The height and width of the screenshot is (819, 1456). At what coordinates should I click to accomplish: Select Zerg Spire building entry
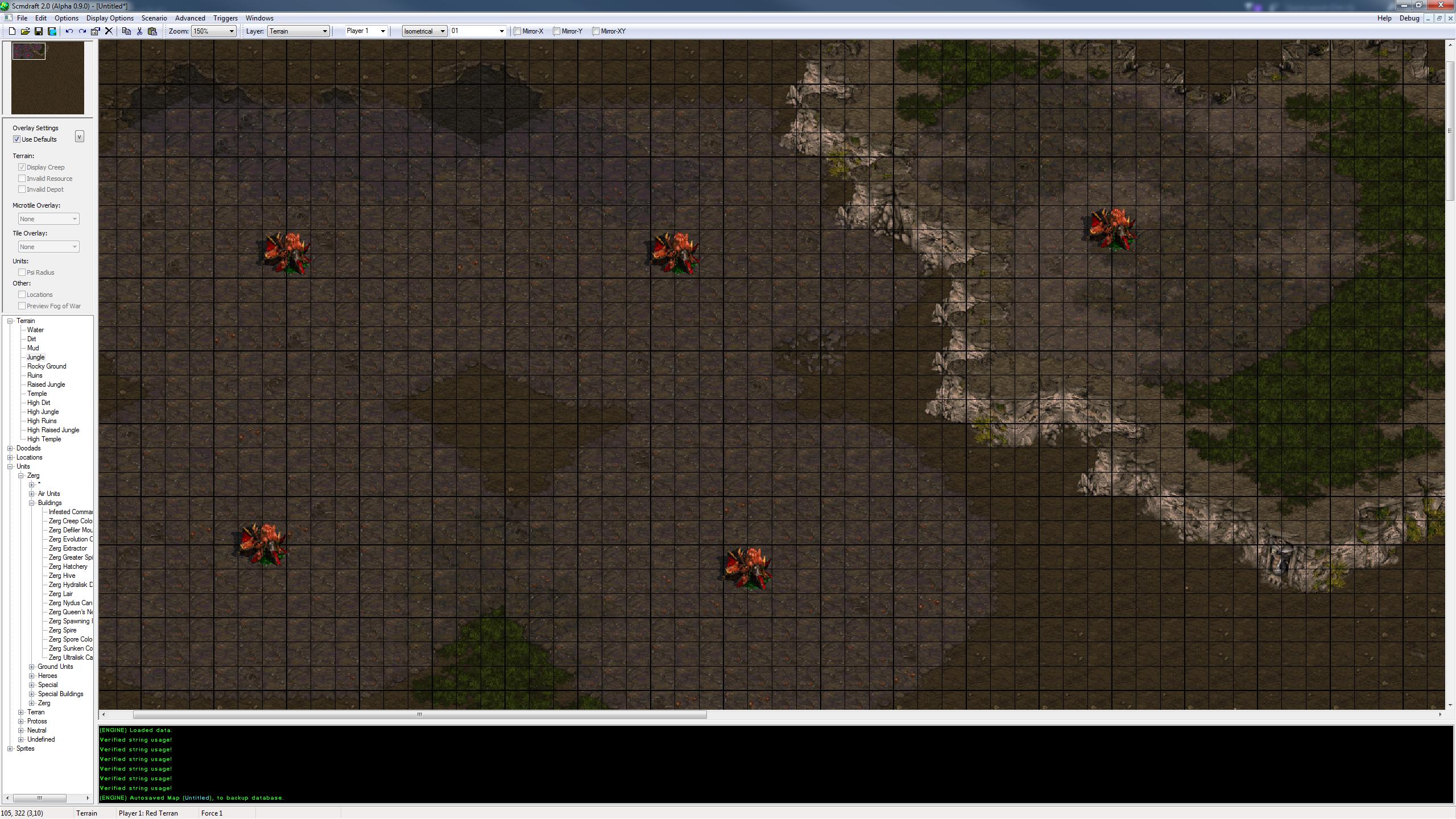(62, 630)
